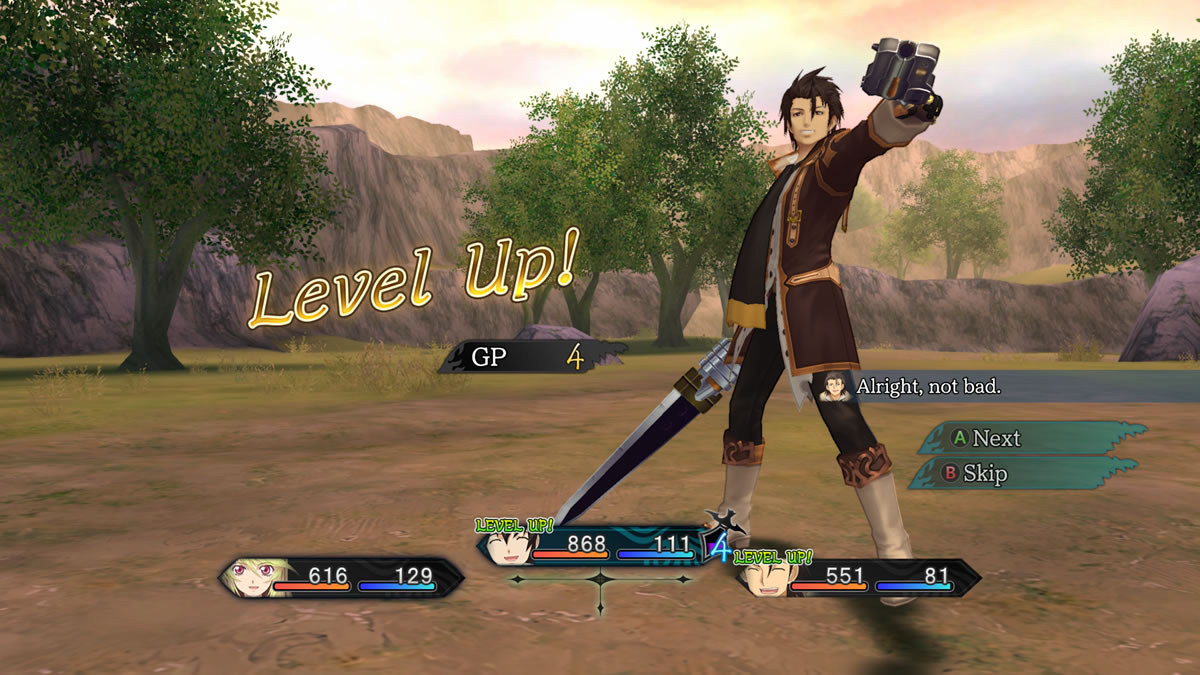Pick the party portrait with 551 HP
The height and width of the screenshot is (675, 1200).
pyautogui.click(x=765, y=579)
